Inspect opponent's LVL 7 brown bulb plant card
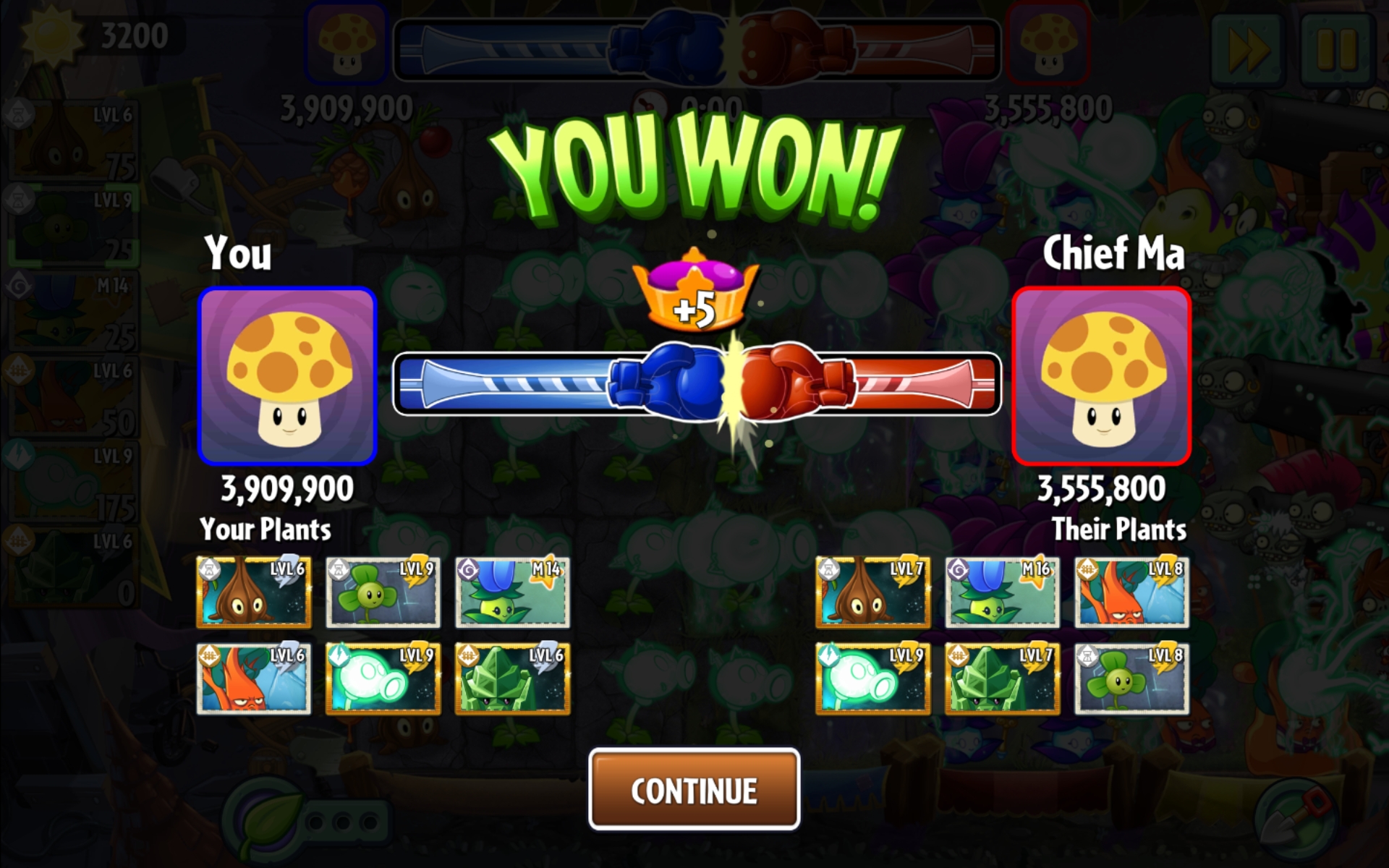This screenshot has width=1389, height=868. point(873,592)
